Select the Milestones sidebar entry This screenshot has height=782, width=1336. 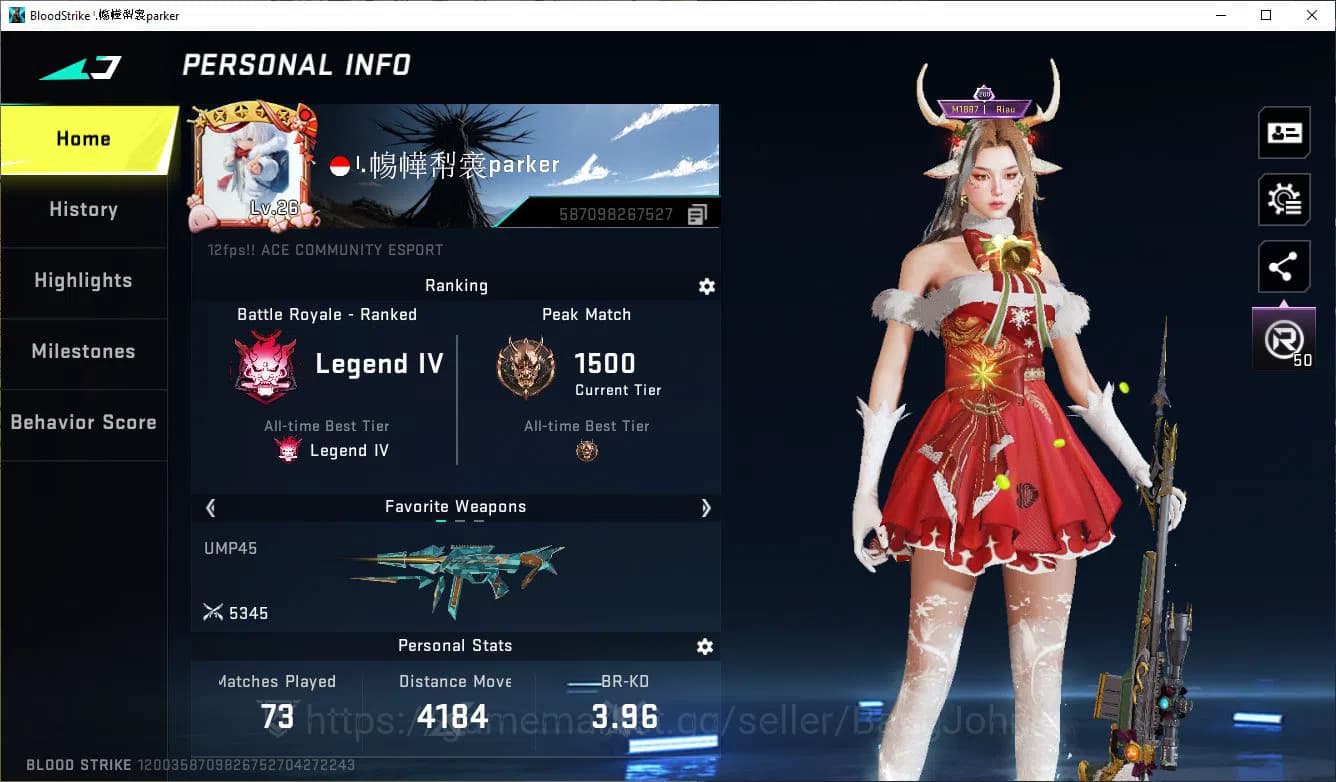[x=83, y=352]
